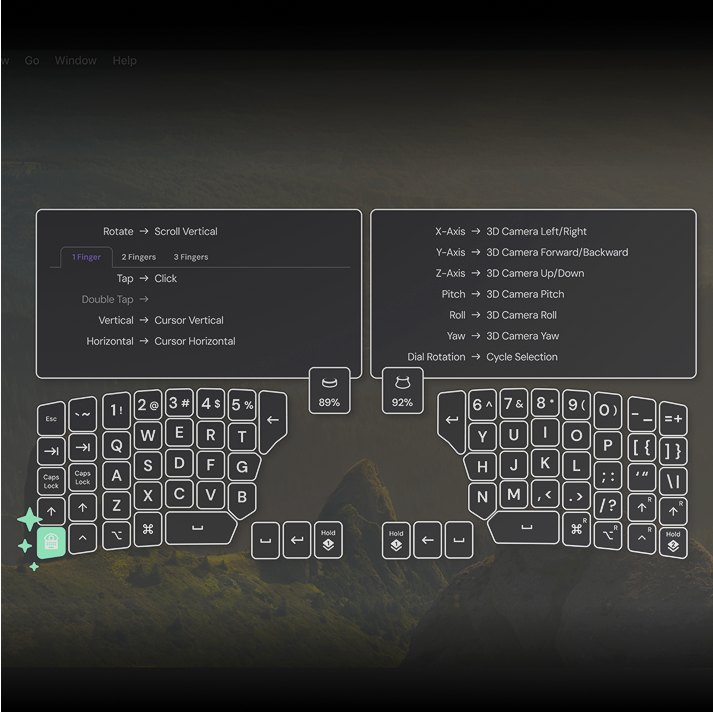This screenshot has height=713, width=713.
Task: Select the 5 % number key
Action: [x=242, y=405]
